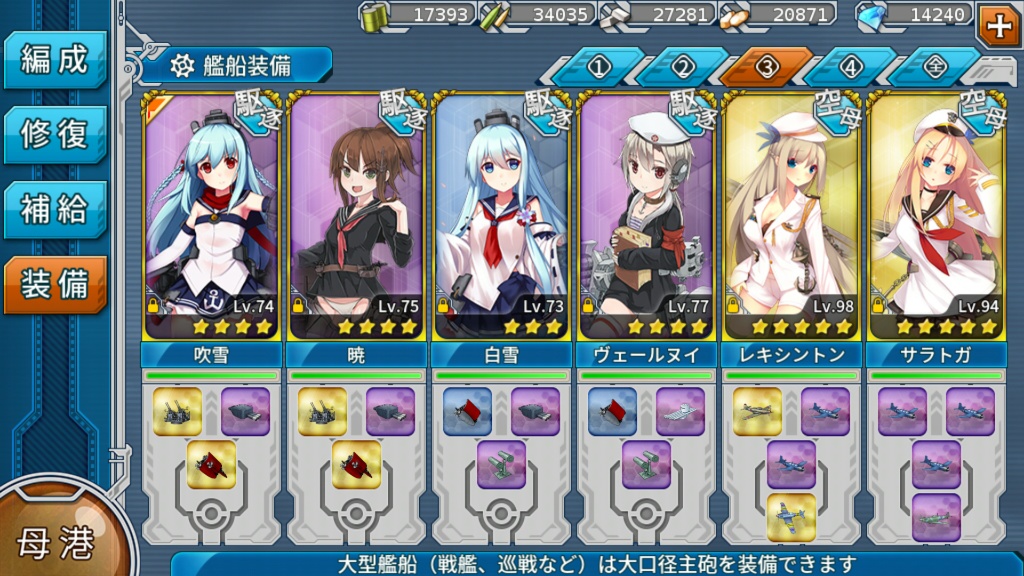
Task: Switch to fleet tab 4
Action: pos(850,68)
